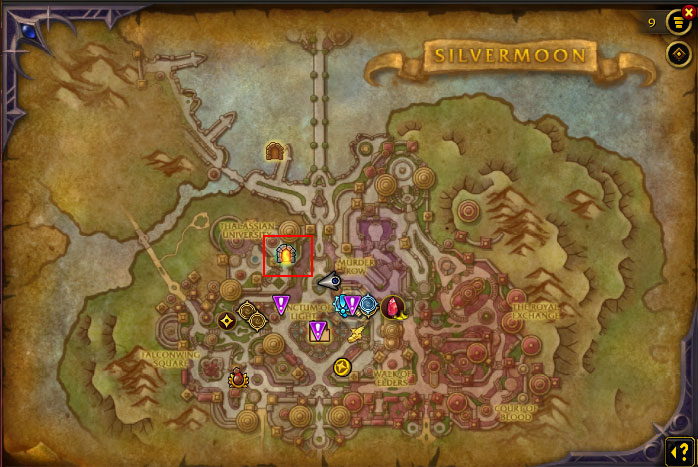Open the yellow question mark help button
Viewport: 698px width, 467px height.
click(x=679, y=450)
